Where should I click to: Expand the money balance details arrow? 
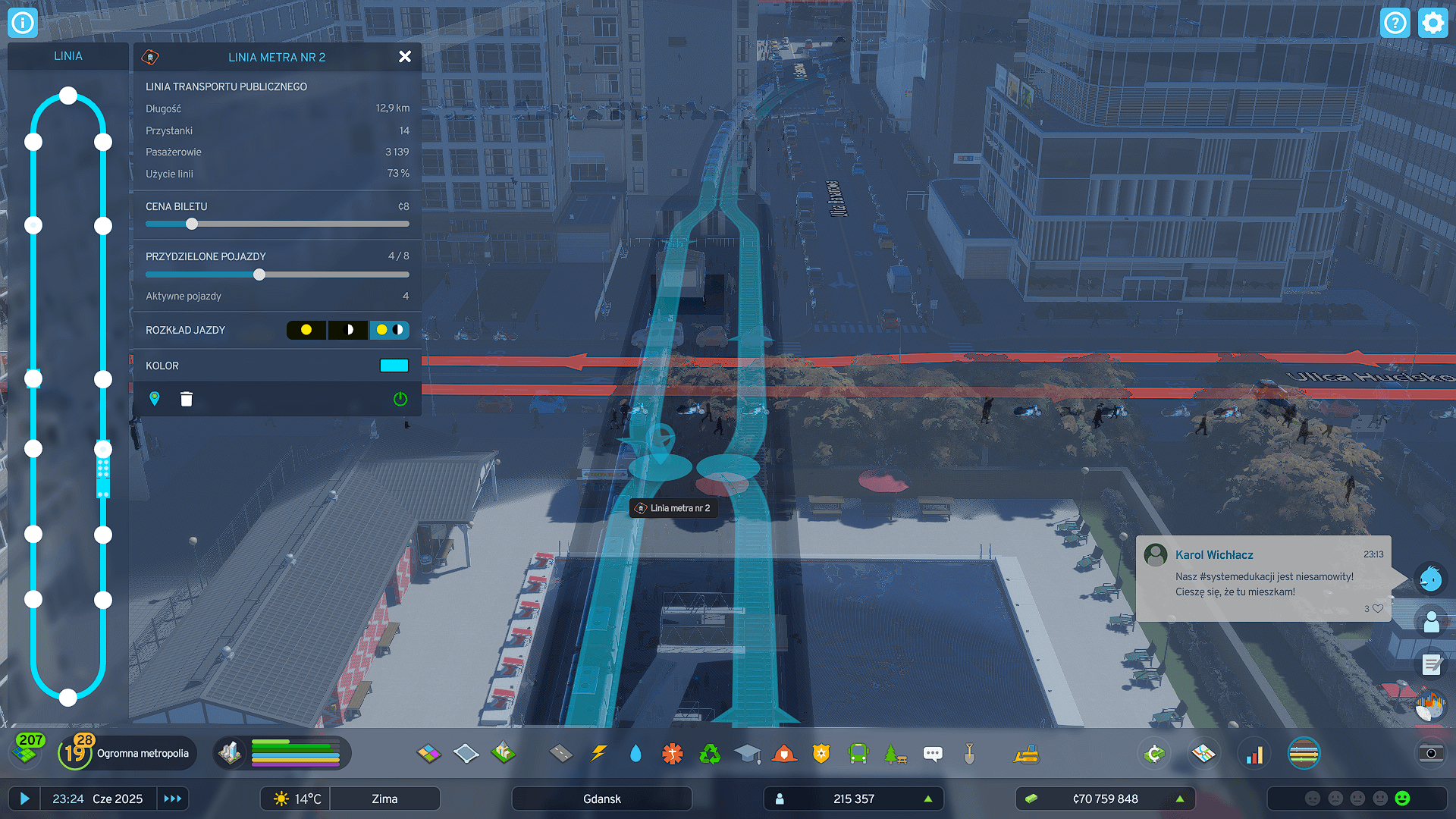(1178, 799)
